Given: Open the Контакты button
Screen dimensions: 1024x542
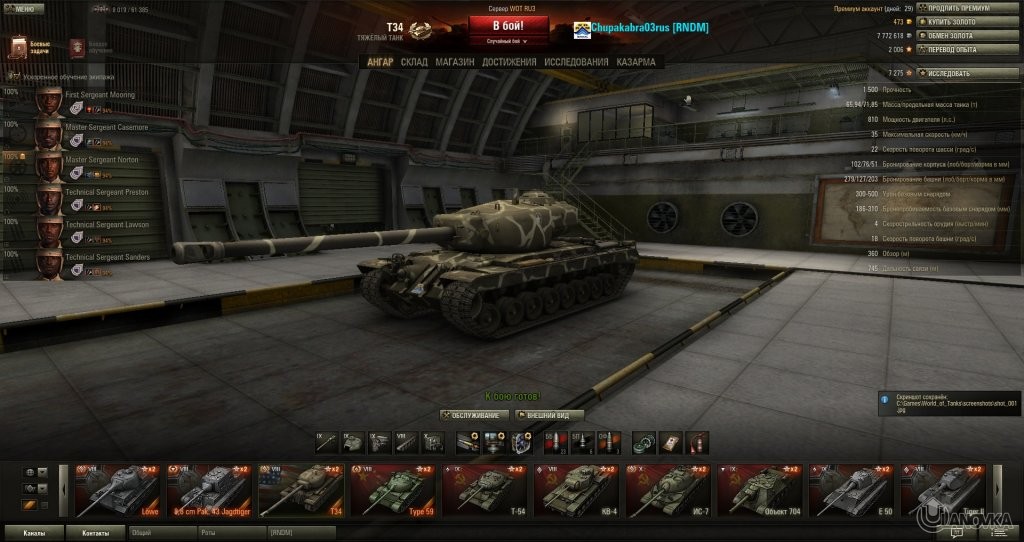Looking at the screenshot, I should pyautogui.click(x=96, y=533).
